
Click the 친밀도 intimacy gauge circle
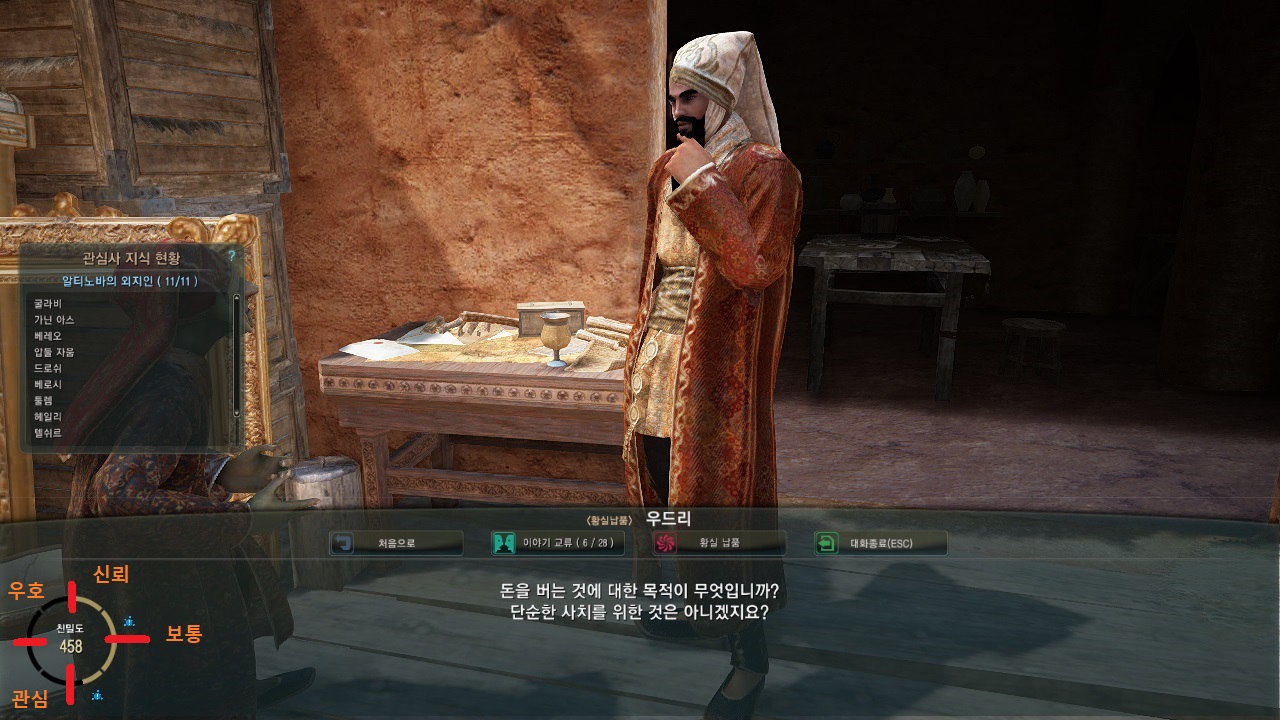pos(71,639)
